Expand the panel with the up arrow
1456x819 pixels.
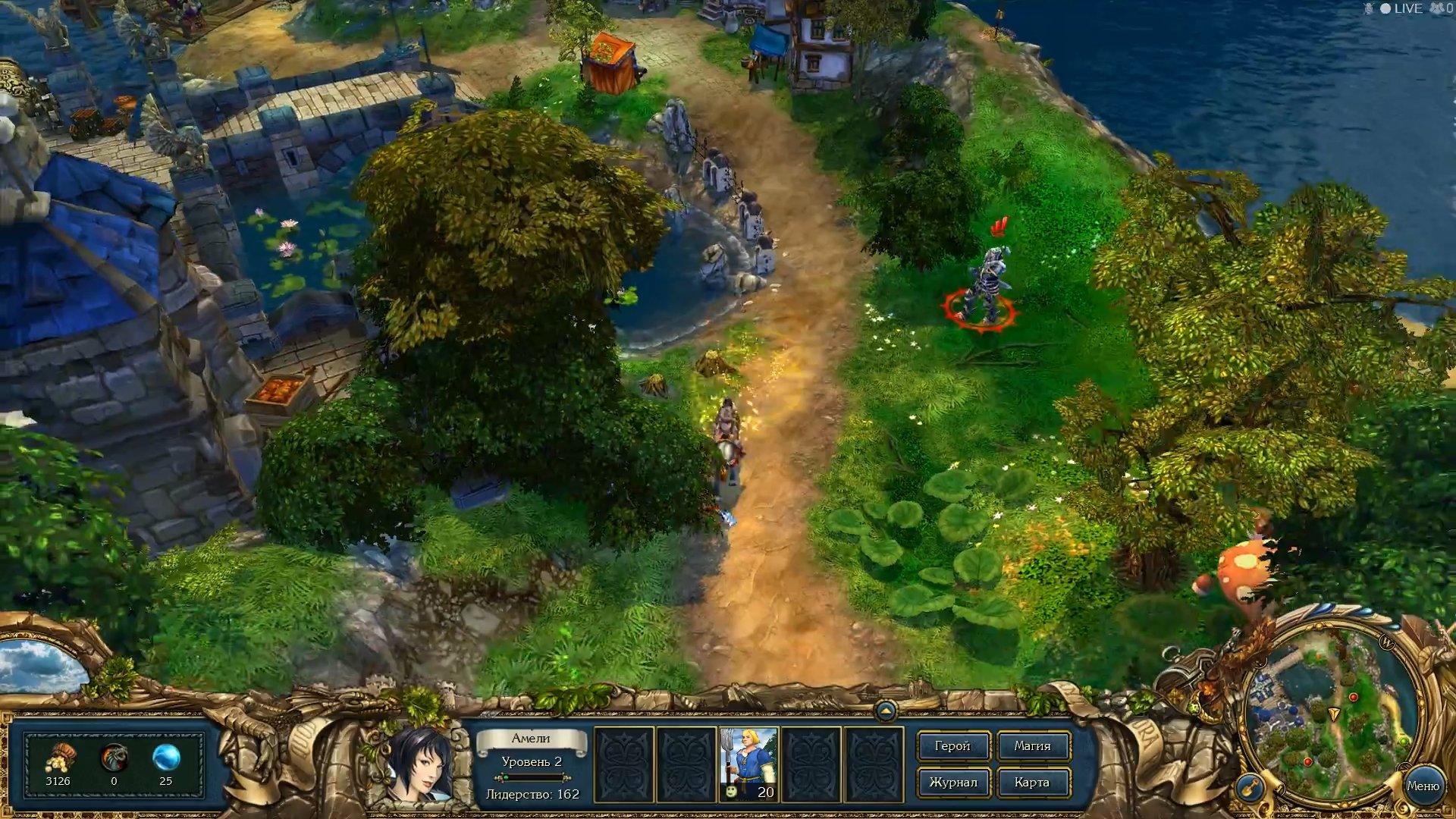[885, 711]
